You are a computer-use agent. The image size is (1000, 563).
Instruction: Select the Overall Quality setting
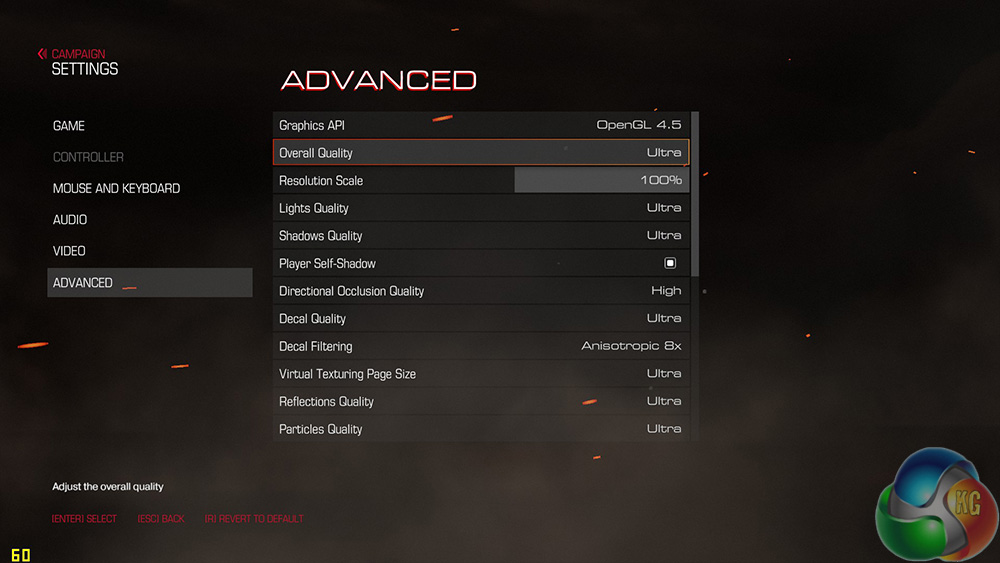[481, 153]
